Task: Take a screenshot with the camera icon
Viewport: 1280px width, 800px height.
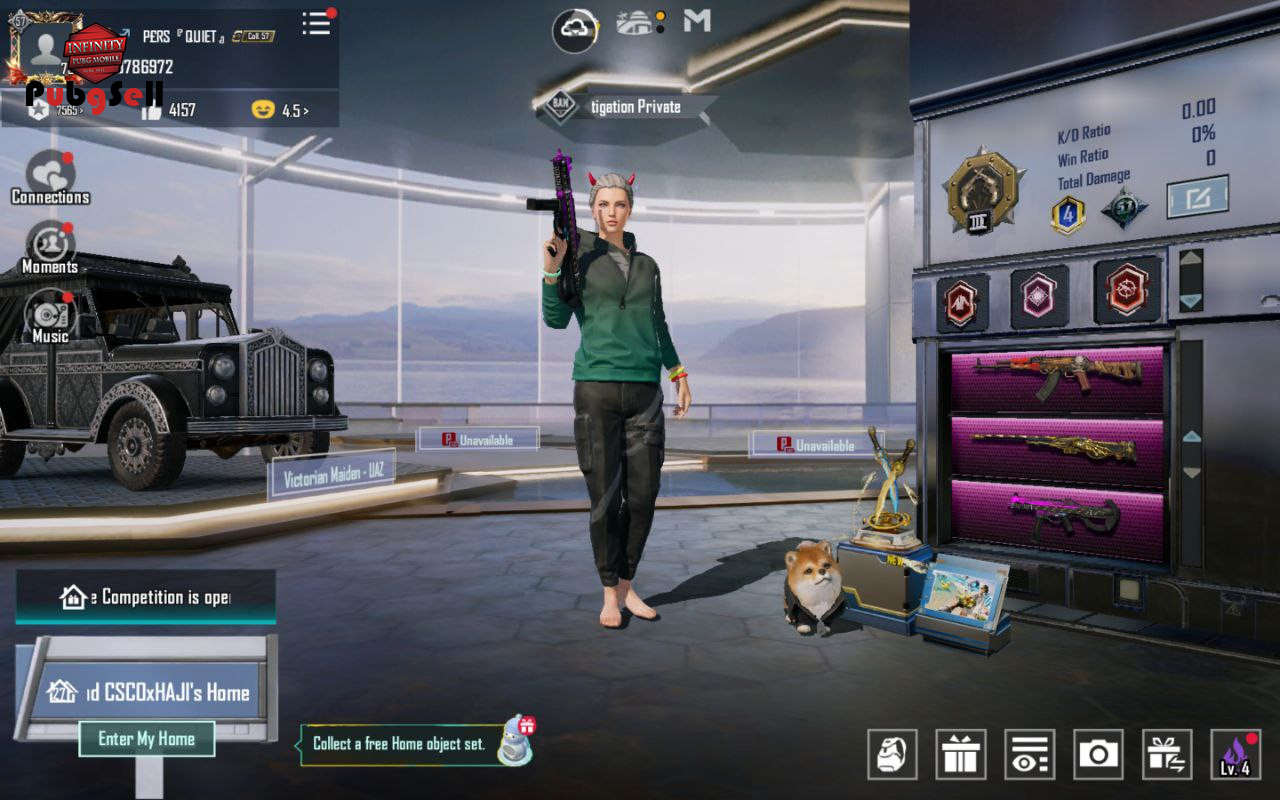Action: (x=1098, y=754)
